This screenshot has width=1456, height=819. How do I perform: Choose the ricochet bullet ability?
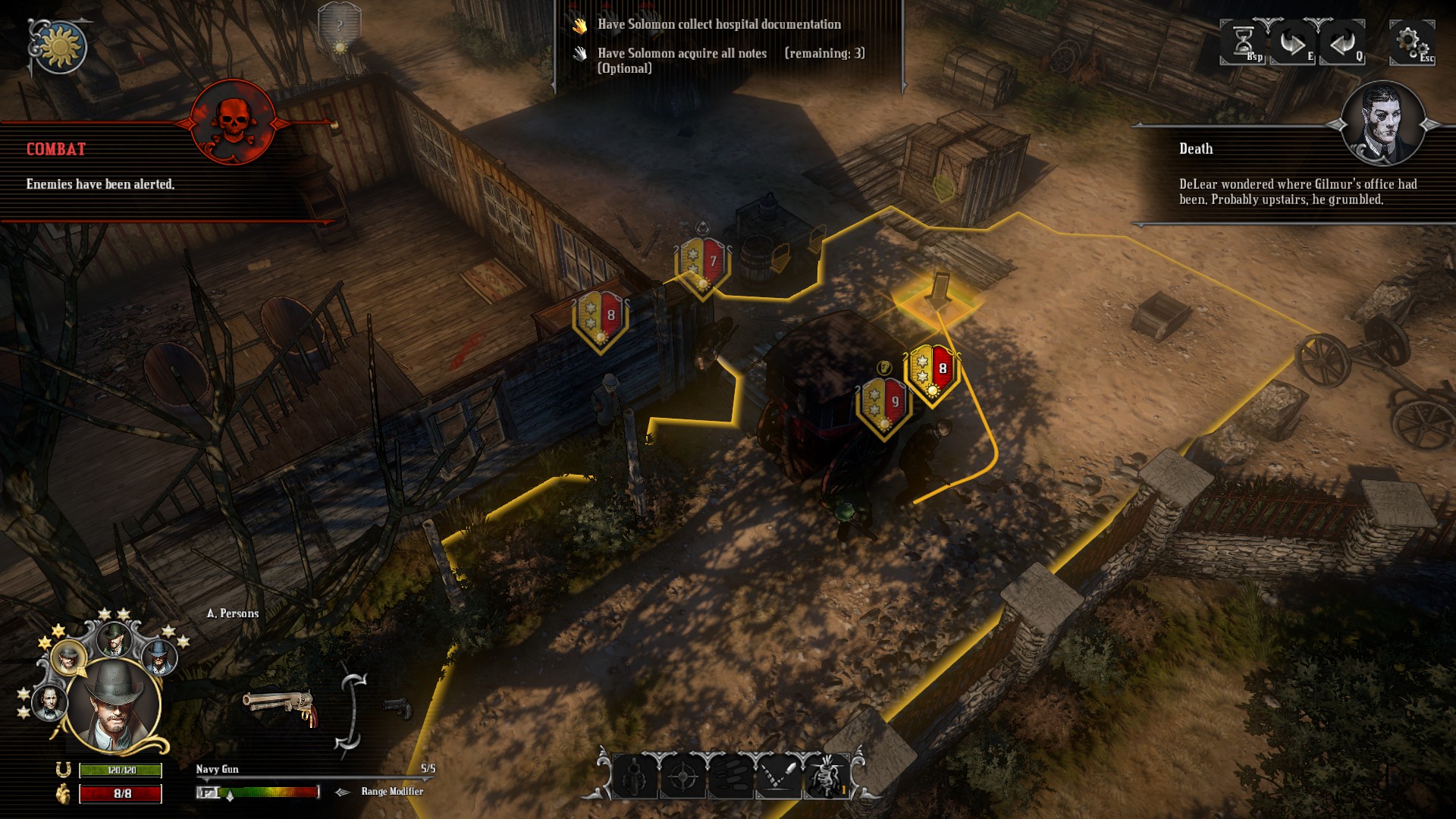(779, 776)
